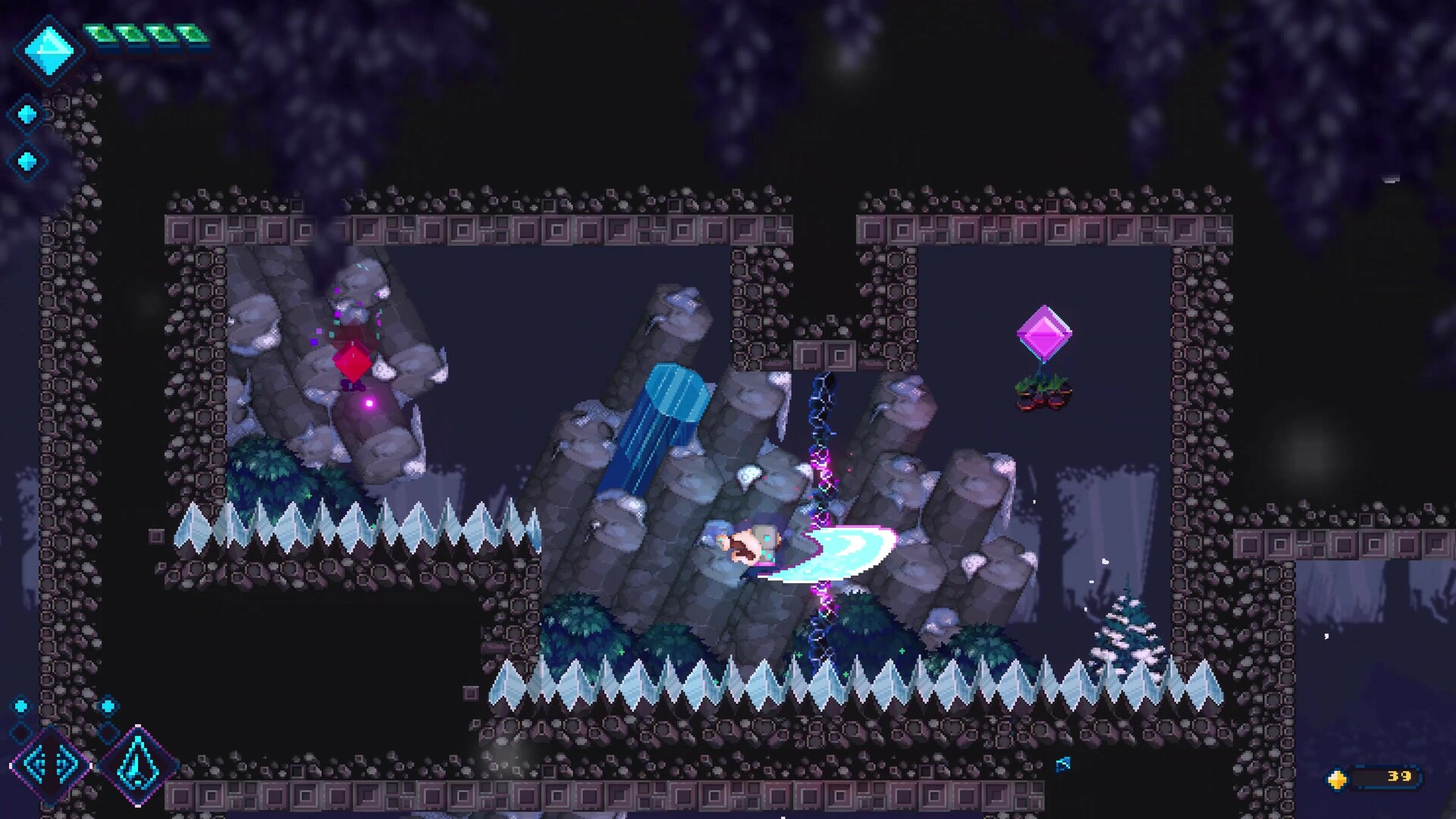
Task: Toggle the glowing crystal above the left ability diamond
Action: tap(21, 706)
